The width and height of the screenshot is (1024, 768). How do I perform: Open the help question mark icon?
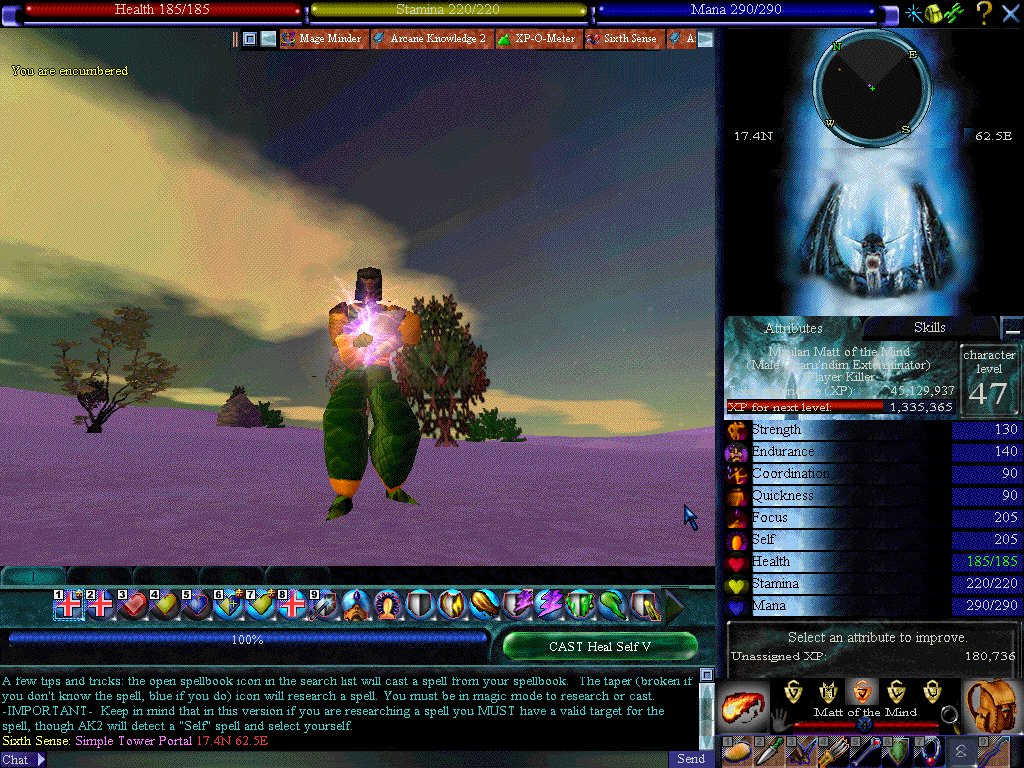click(x=984, y=13)
